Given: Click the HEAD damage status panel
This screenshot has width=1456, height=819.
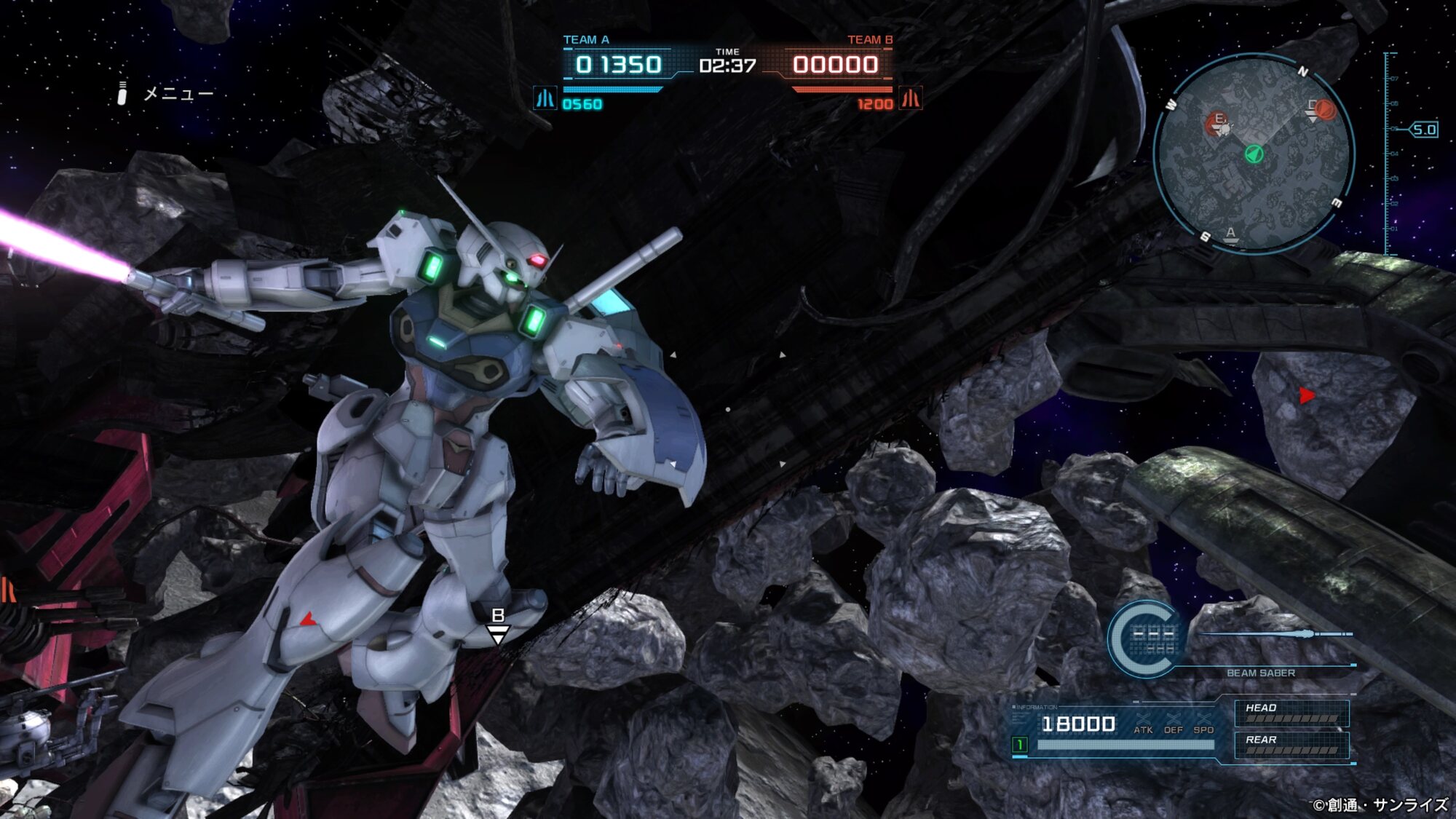Looking at the screenshot, I should click(x=1291, y=713).
